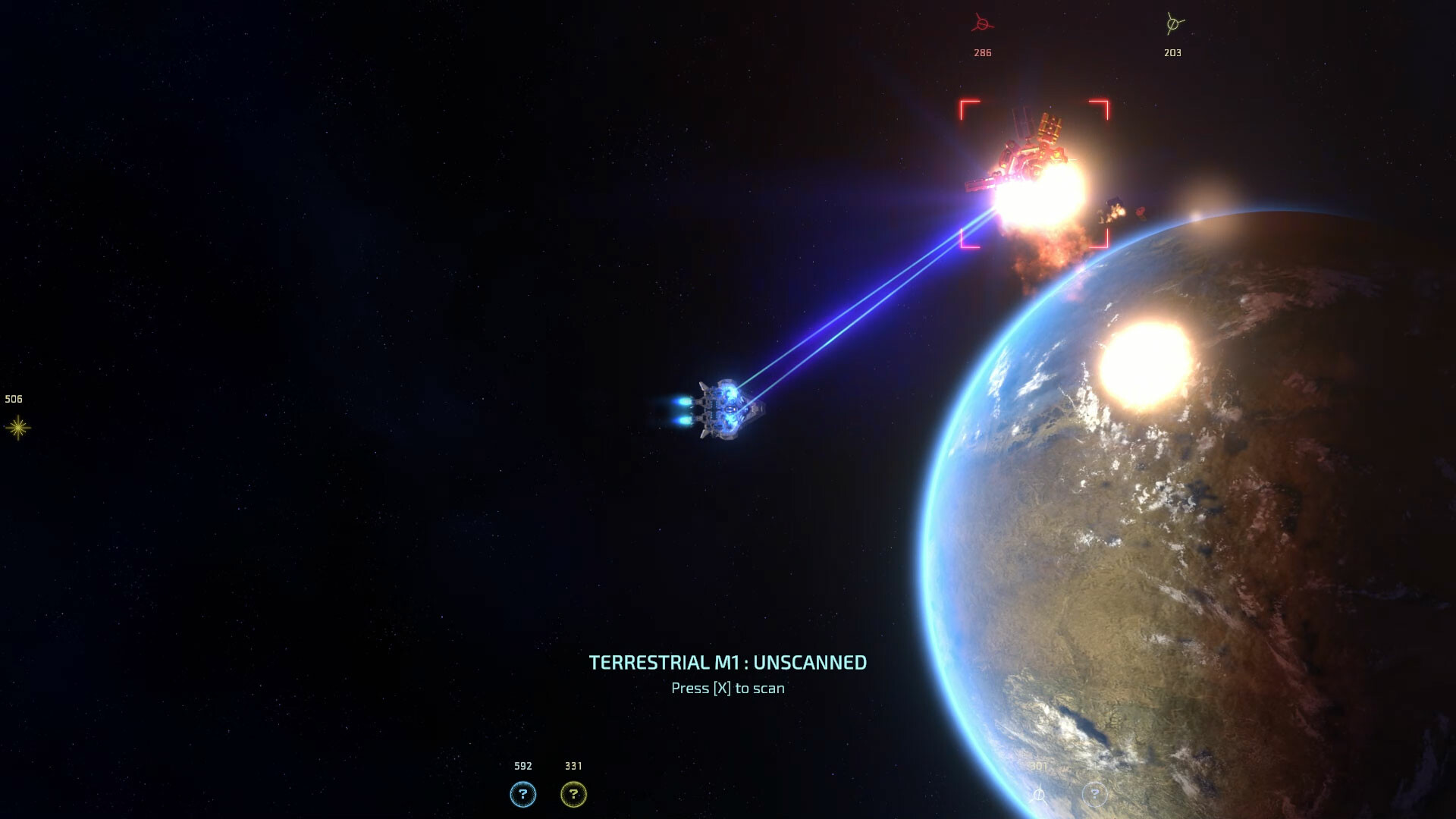Select the blue question mark marker

(x=522, y=794)
